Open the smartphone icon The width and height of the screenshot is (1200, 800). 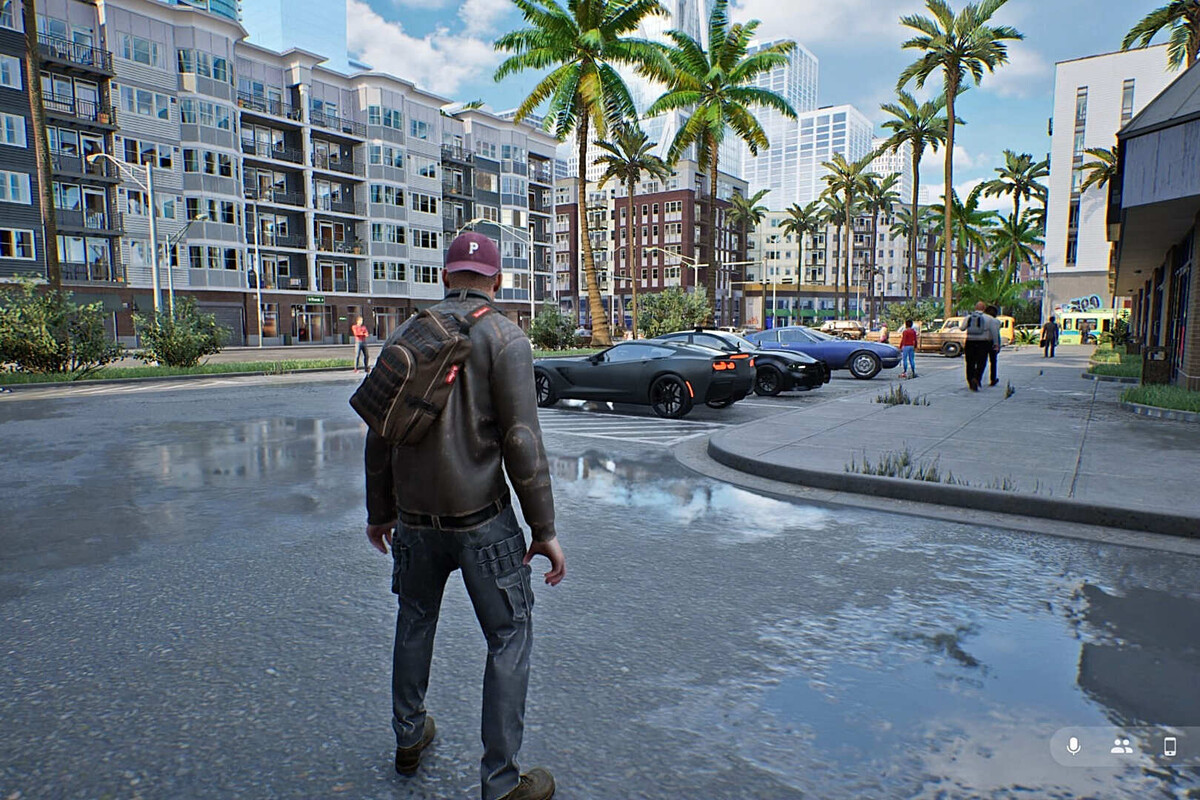tap(1169, 746)
